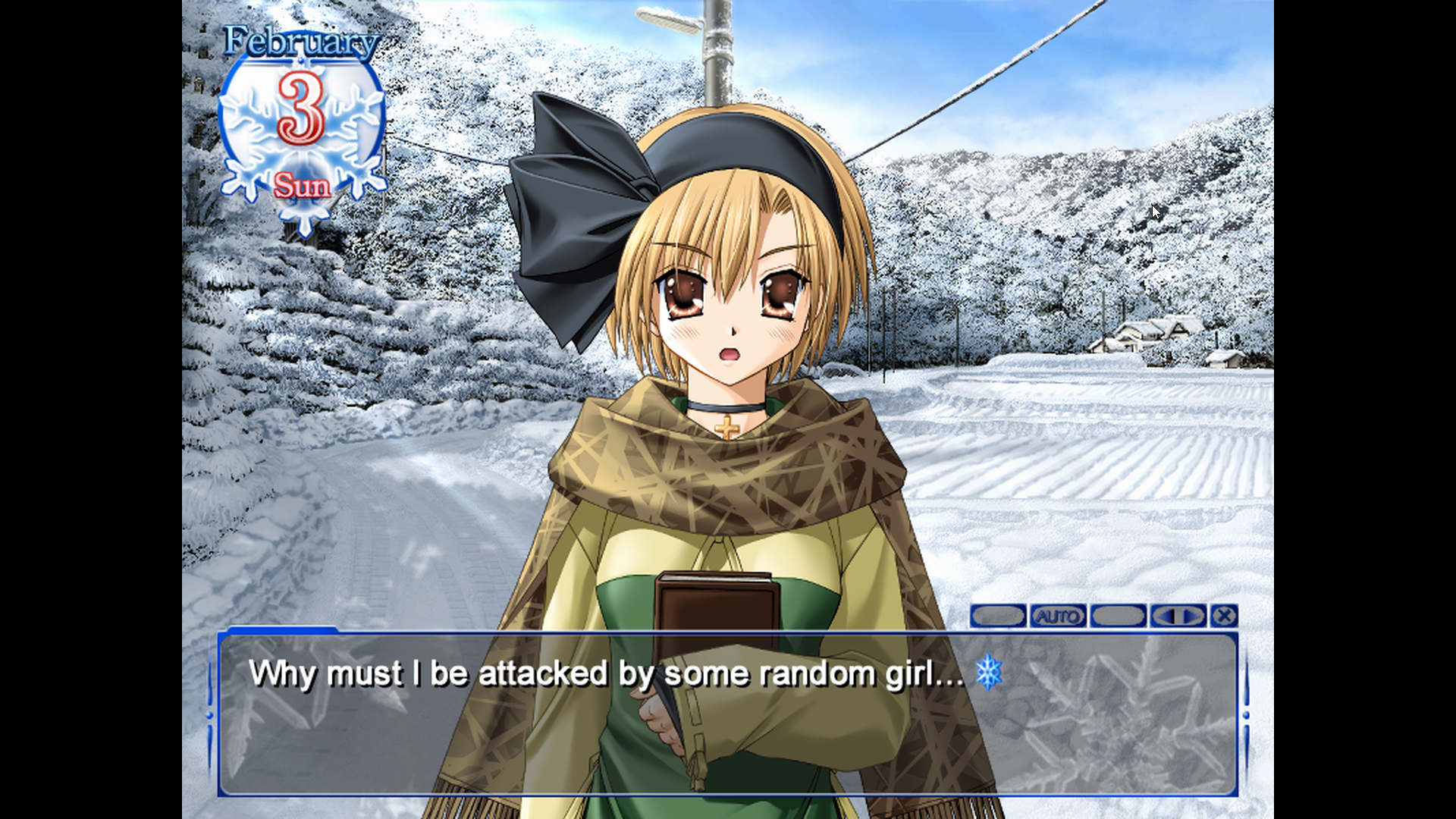Click the left-right arrows button
The image size is (1456, 819).
(1178, 617)
